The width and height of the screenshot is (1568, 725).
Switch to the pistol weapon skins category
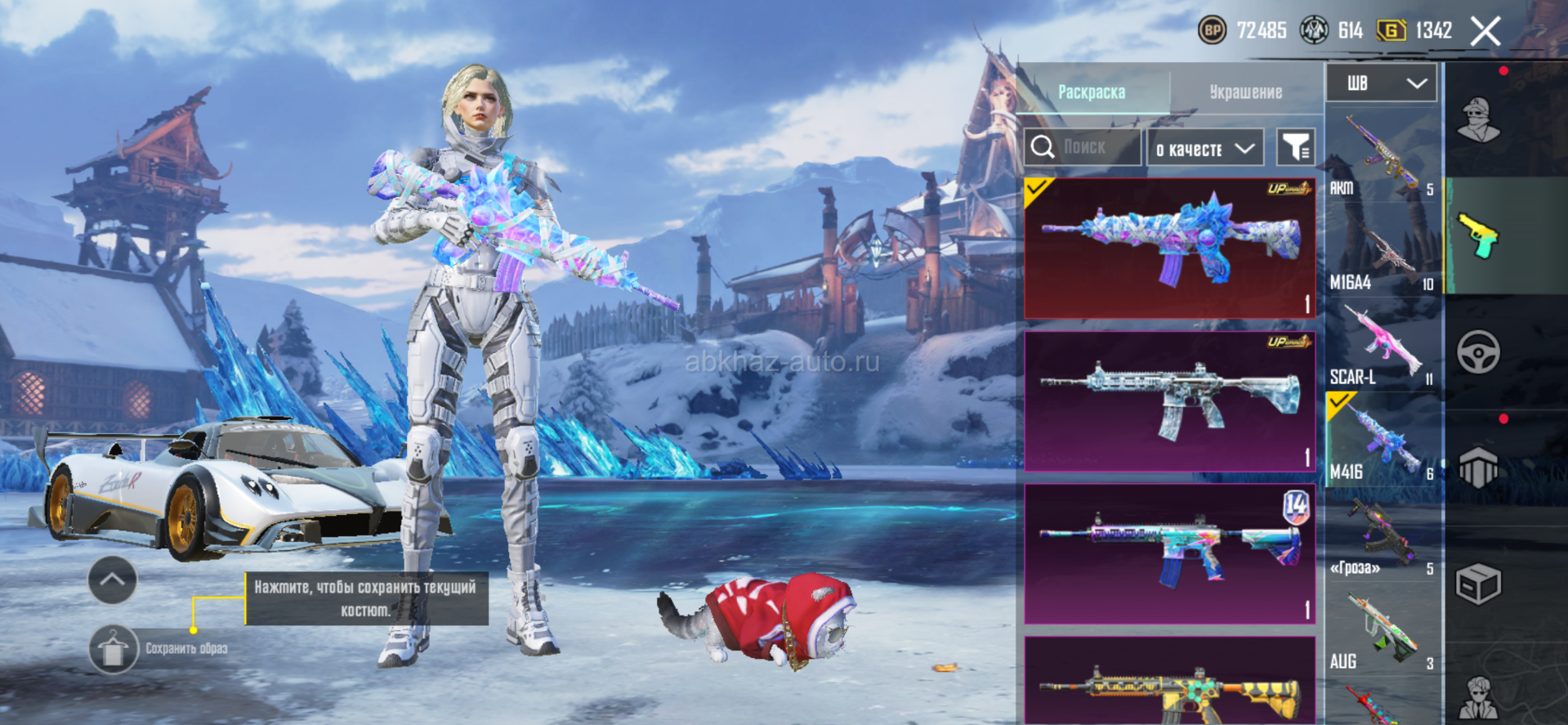coord(1478,235)
